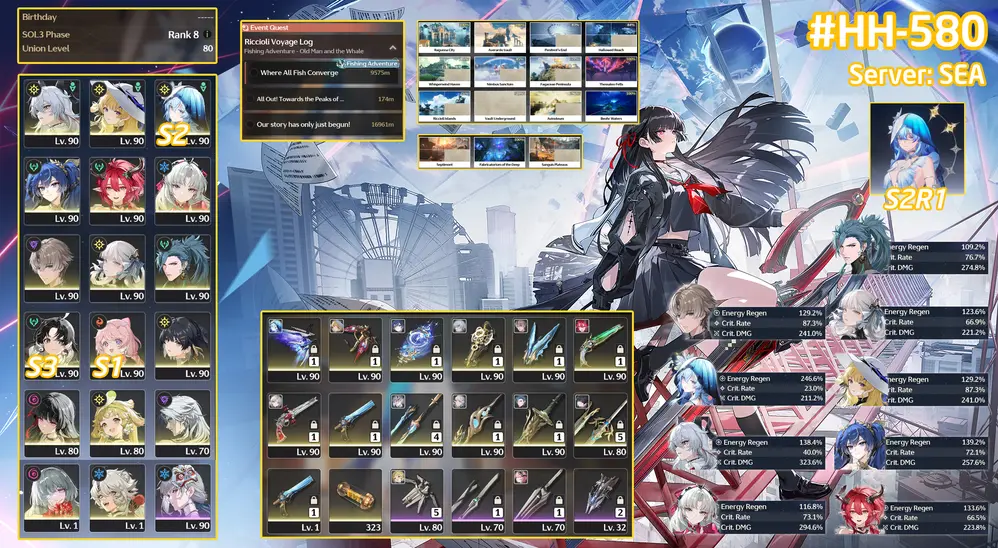
Task: Choose the black-haired resonator marked S3
Action: (x=53, y=346)
